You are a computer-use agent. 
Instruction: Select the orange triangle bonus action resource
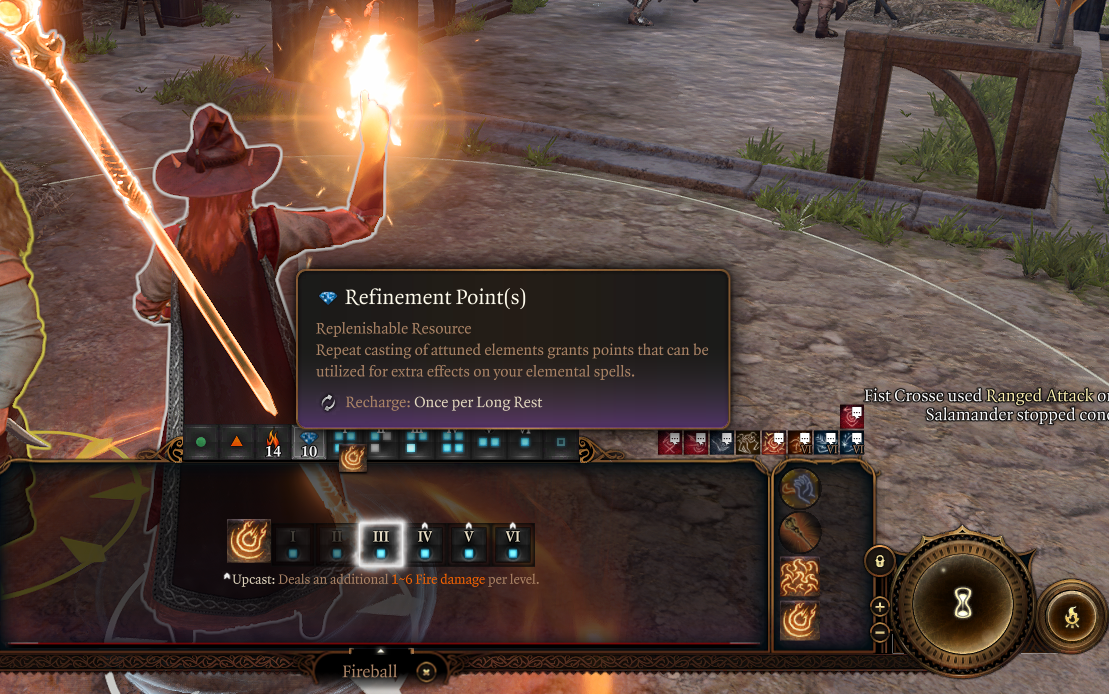pos(236,442)
